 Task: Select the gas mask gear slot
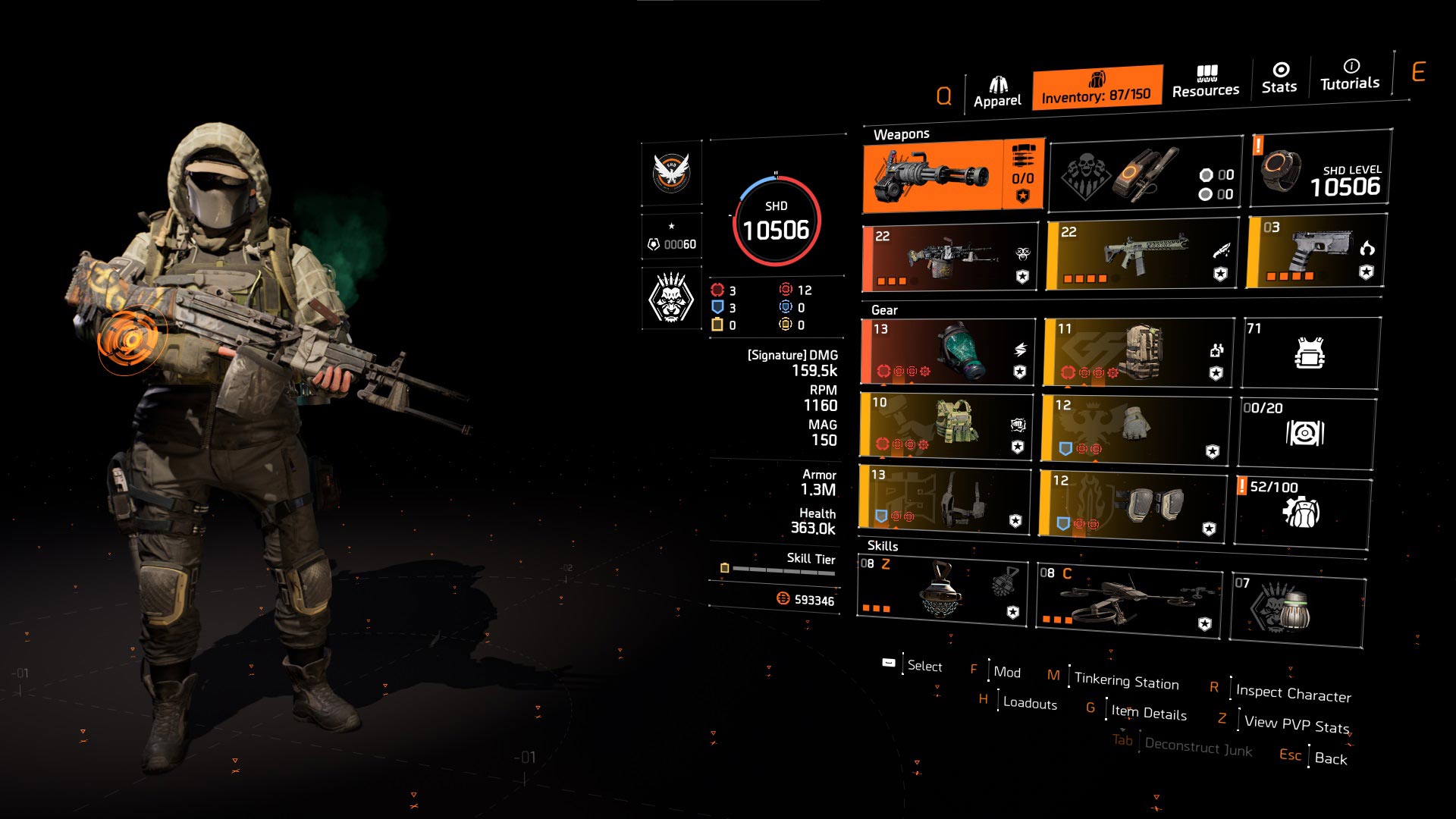948,352
